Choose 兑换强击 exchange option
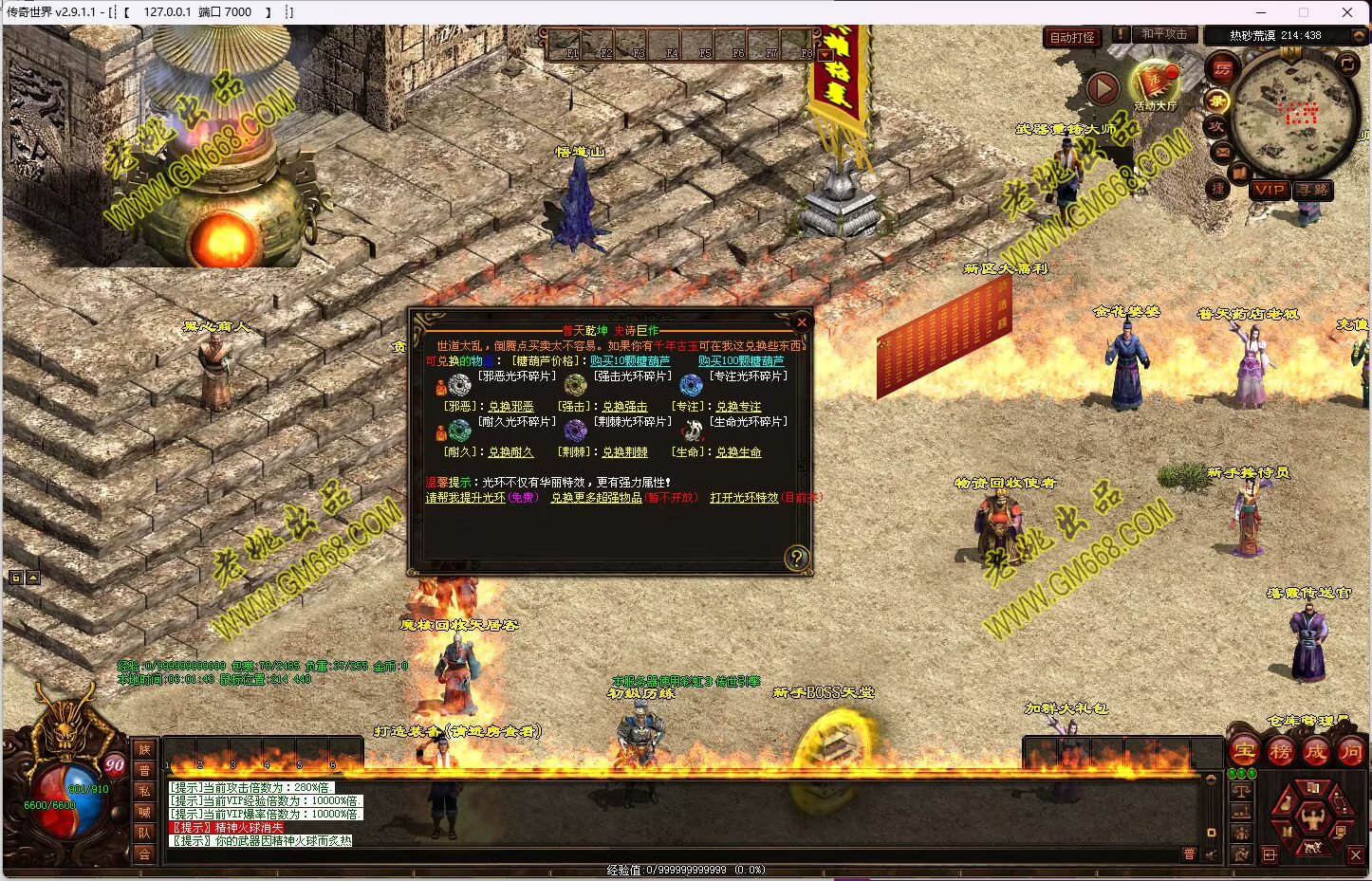This screenshot has width=1372, height=881. 624,407
